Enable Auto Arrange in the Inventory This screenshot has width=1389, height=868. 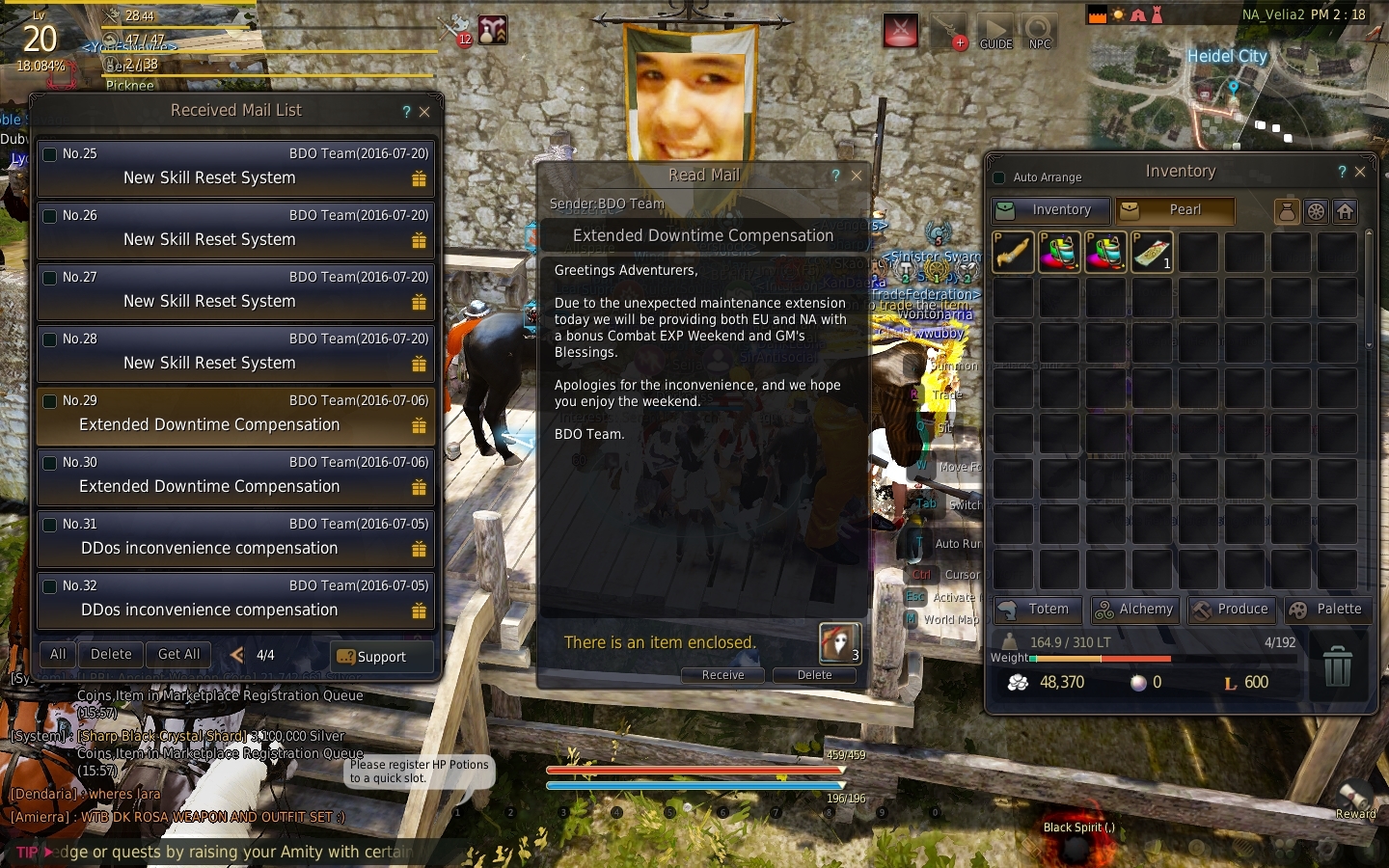coord(998,177)
